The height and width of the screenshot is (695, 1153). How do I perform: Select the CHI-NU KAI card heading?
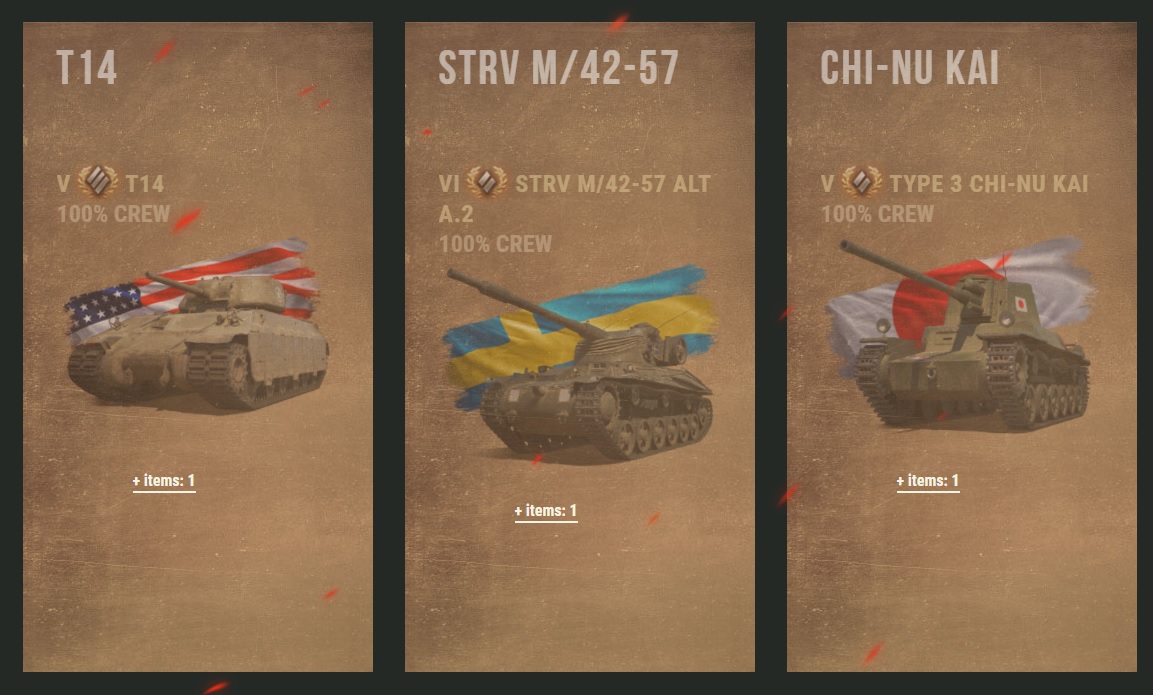point(909,69)
